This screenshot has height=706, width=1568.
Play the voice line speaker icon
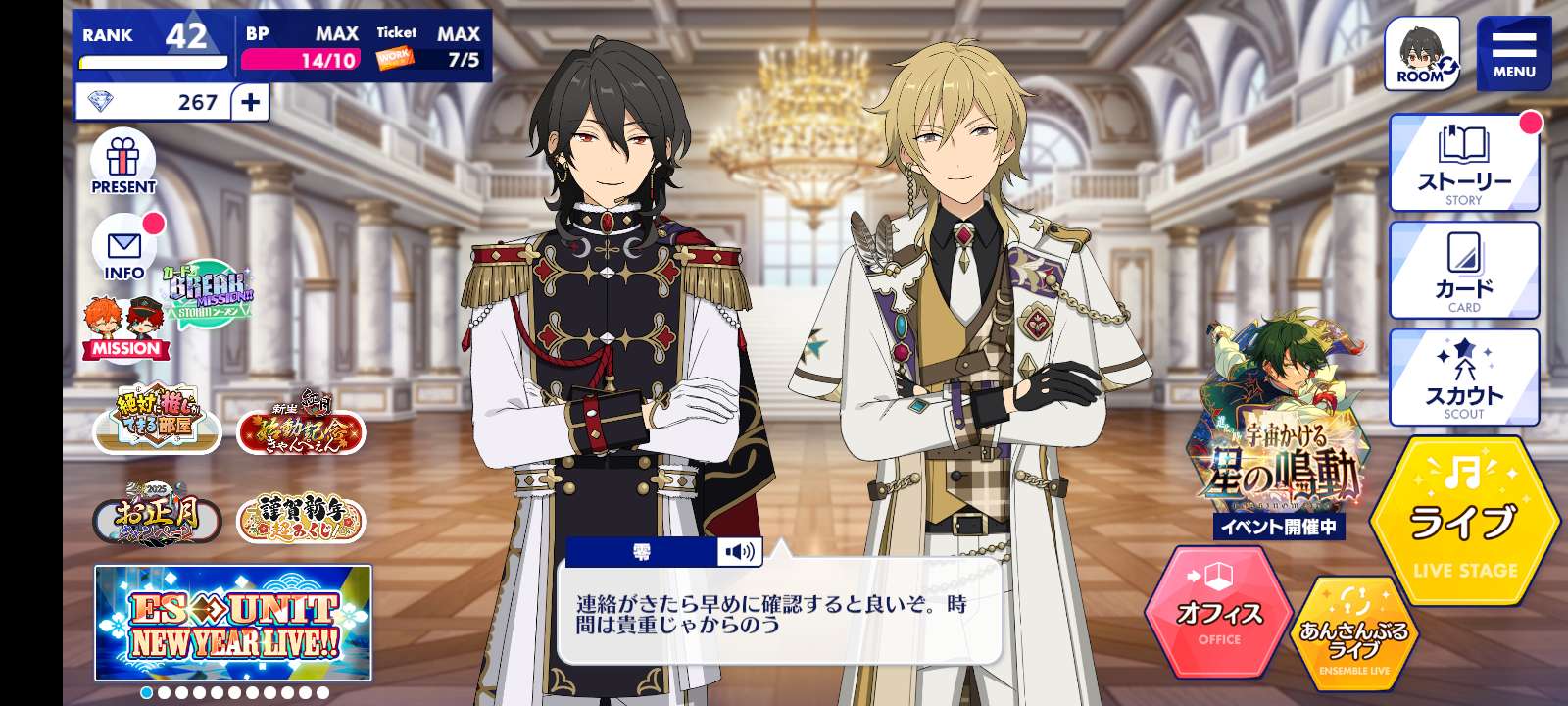[x=739, y=552]
